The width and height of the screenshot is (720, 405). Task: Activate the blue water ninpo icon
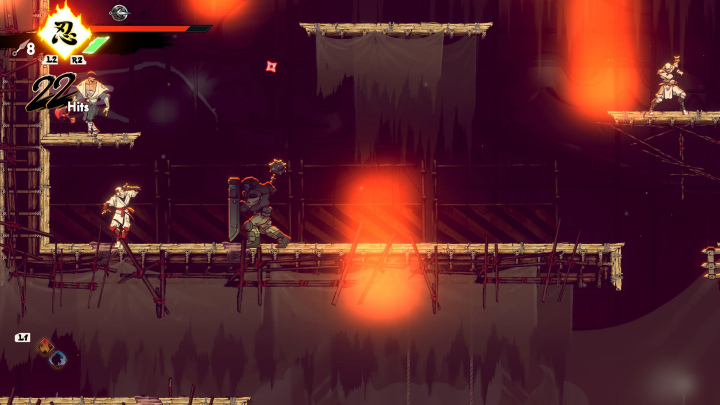click(x=58, y=358)
